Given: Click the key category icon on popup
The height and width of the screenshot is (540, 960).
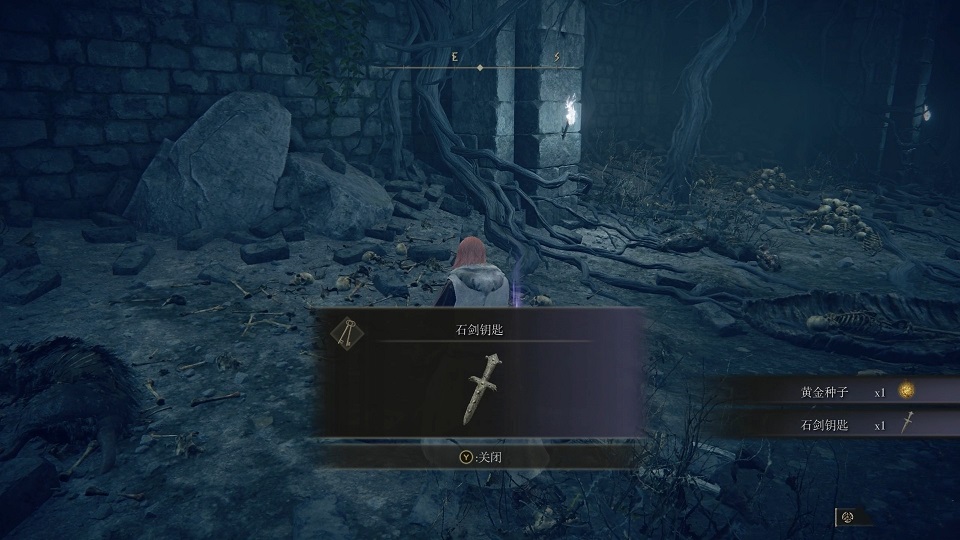Looking at the screenshot, I should pyautogui.click(x=345, y=336).
